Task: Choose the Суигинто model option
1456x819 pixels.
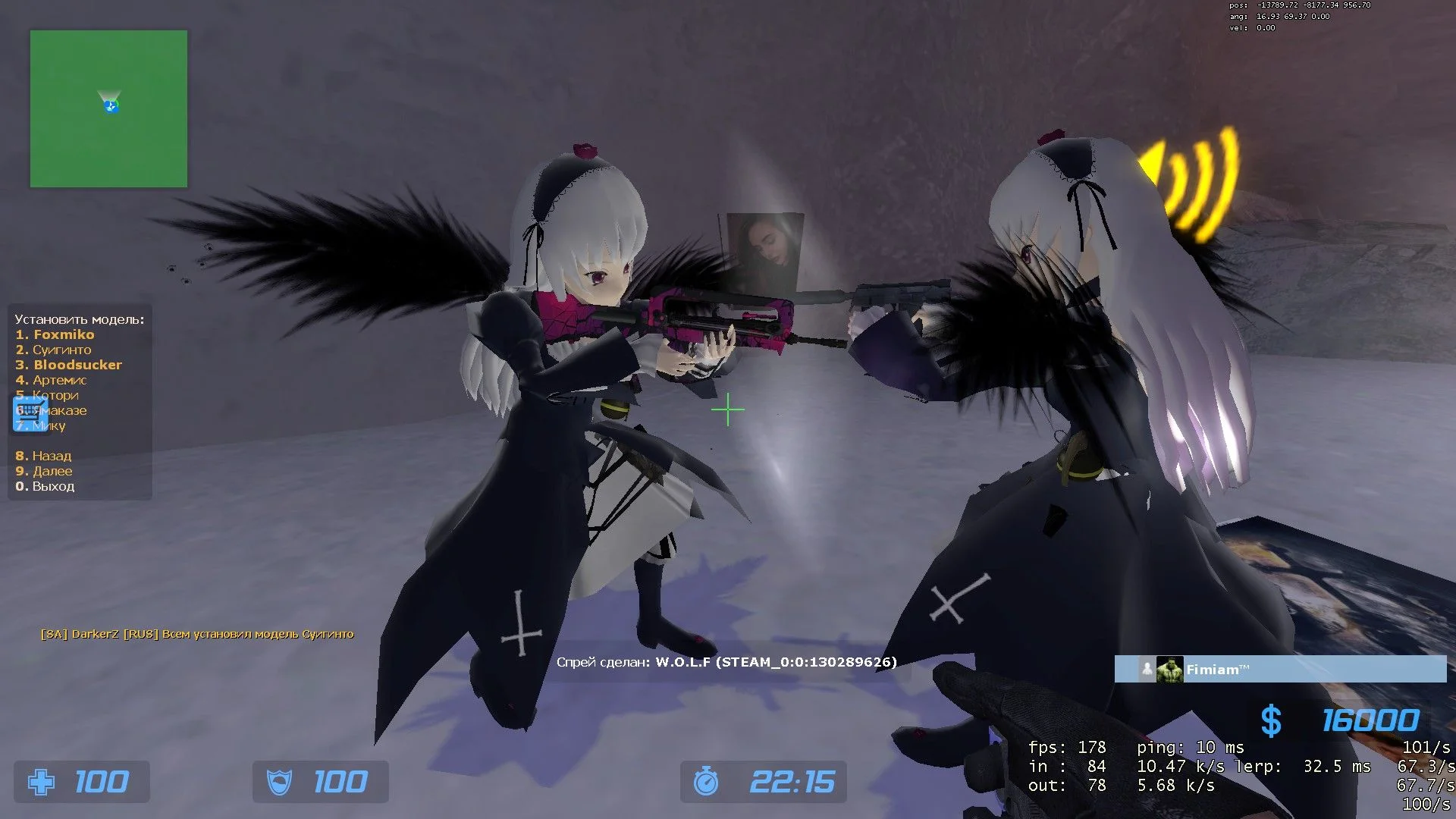Action: pyautogui.click(x=61, y=350)
